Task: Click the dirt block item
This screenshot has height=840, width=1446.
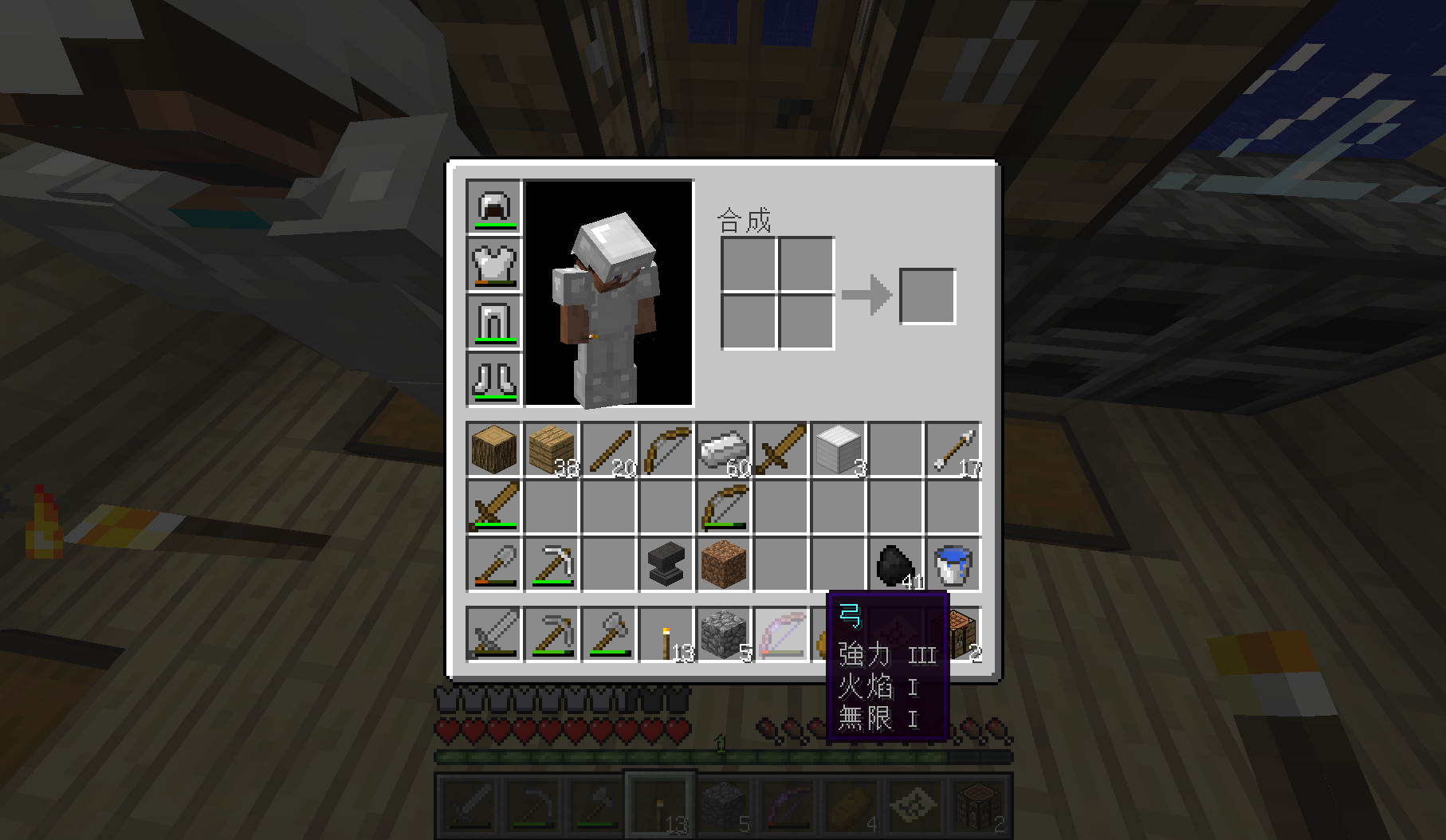Action: 724,566
